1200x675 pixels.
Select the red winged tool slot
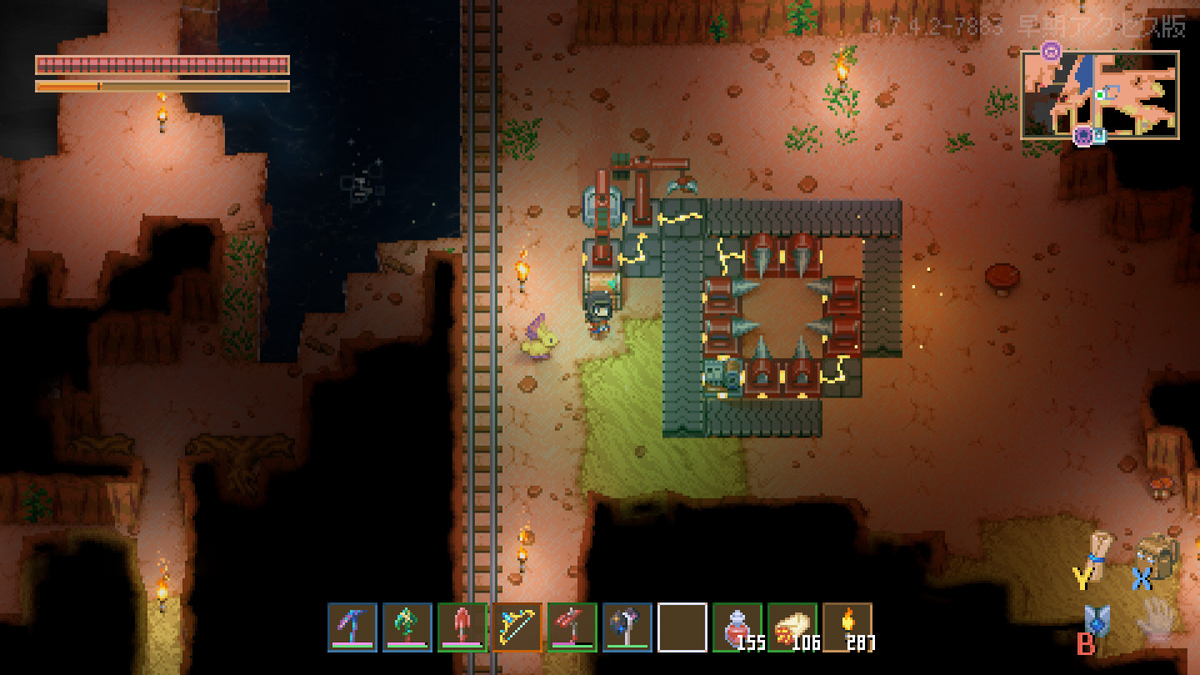(x=572, y=627)
